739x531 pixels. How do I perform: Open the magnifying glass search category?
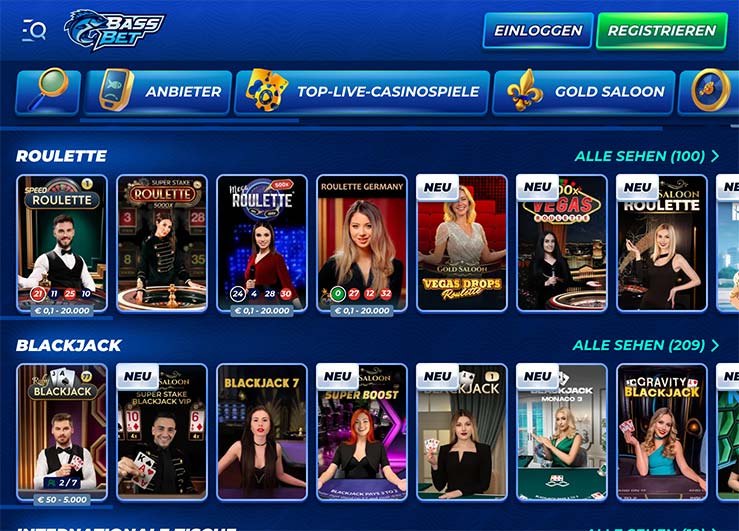tap(48, 92)
